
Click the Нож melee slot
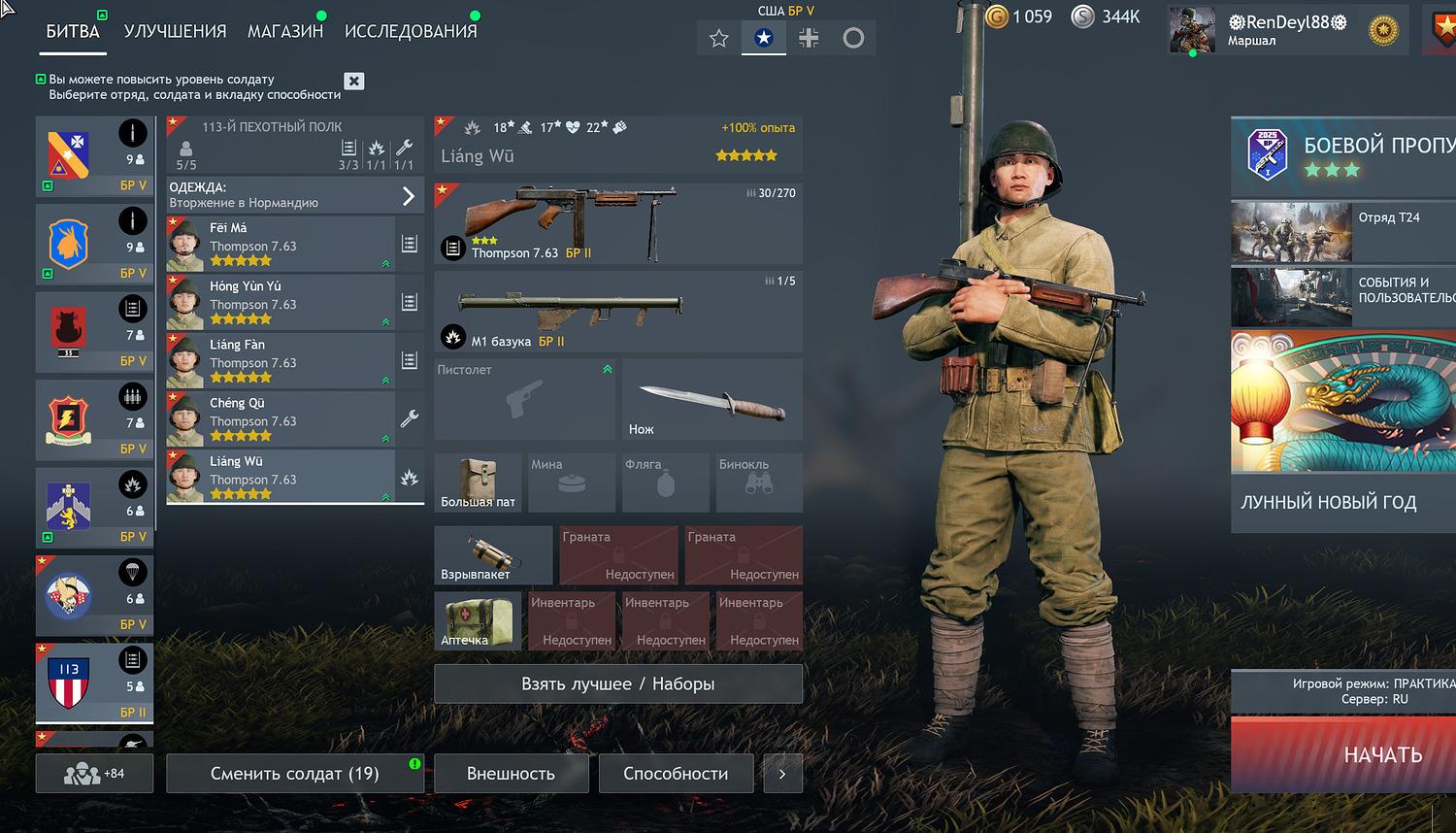(x=711, y=399)
